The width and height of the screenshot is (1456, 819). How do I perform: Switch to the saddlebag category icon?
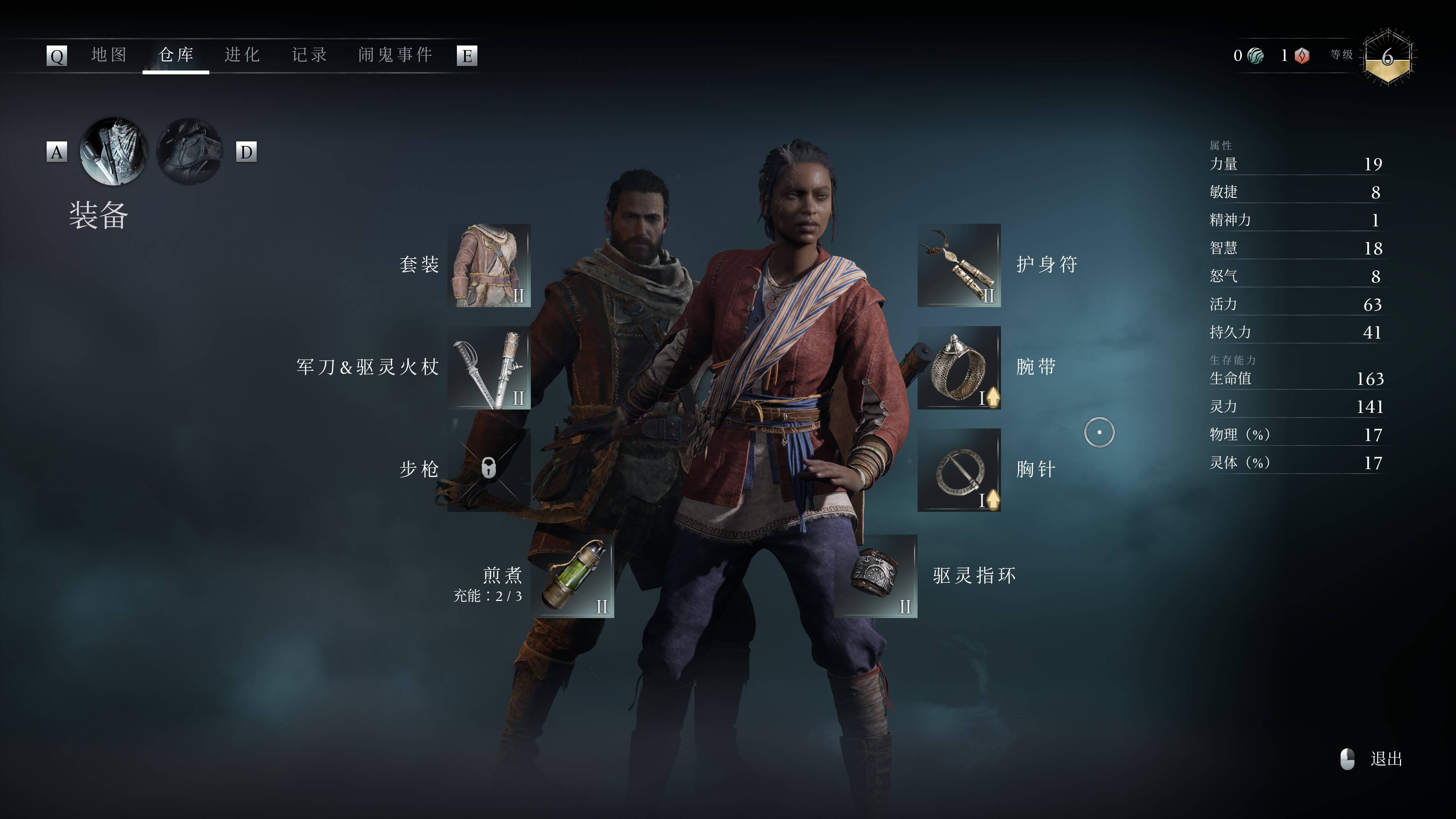click(190, 152)
